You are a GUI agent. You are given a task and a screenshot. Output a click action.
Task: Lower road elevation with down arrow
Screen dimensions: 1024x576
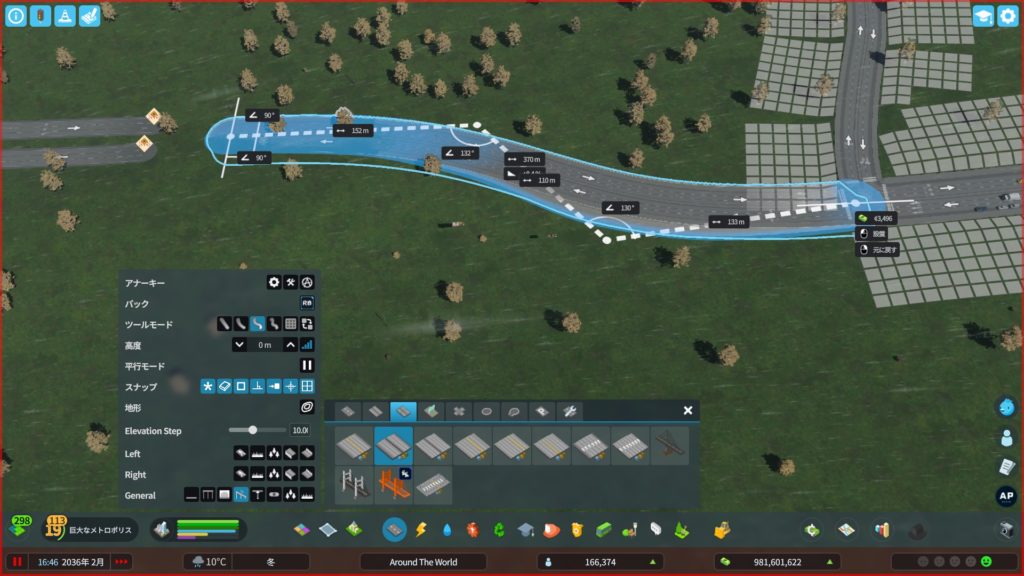tap(239, 345)
